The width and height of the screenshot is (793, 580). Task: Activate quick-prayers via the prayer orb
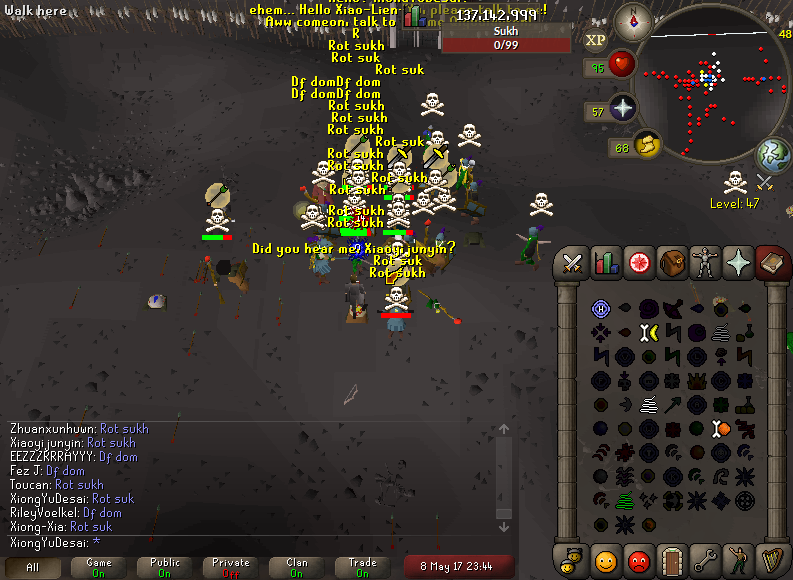point(624,109)
